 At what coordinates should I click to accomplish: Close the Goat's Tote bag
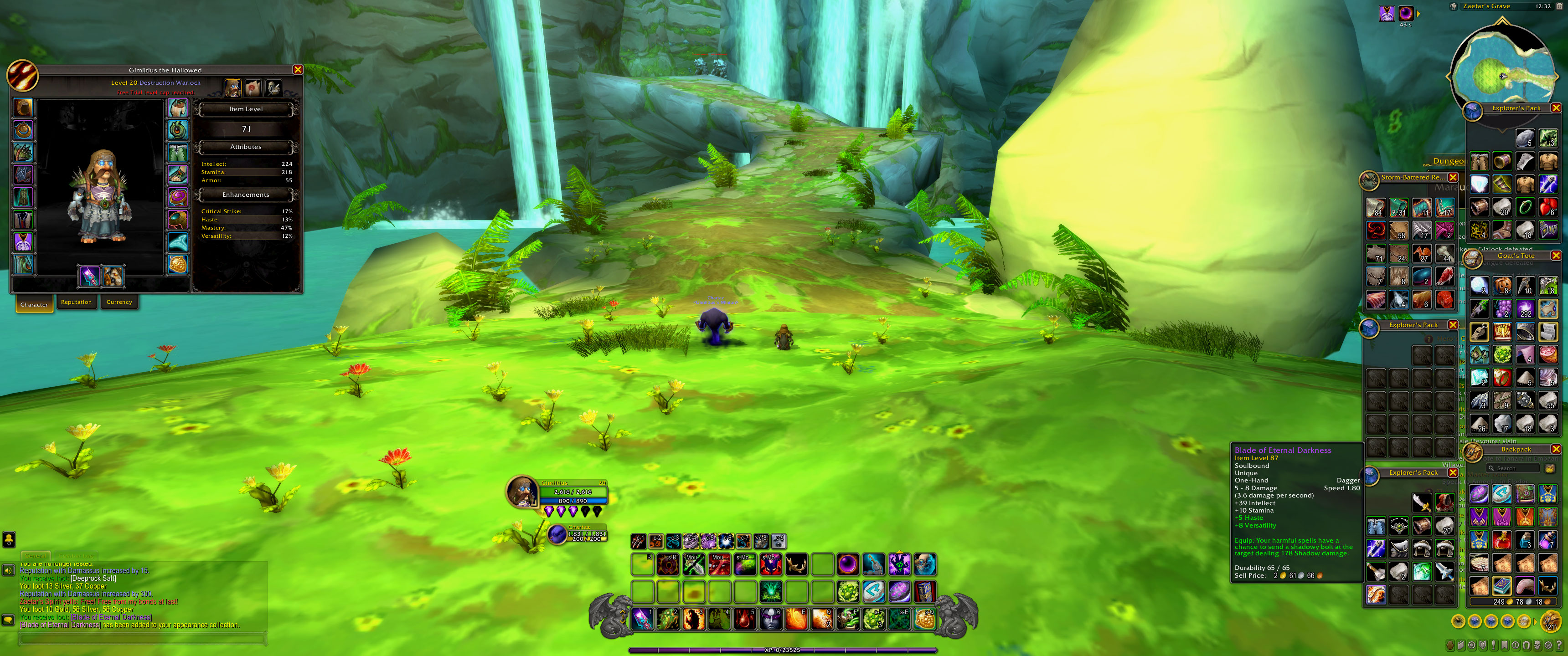pyautogui.click(x=1556, y=256)
